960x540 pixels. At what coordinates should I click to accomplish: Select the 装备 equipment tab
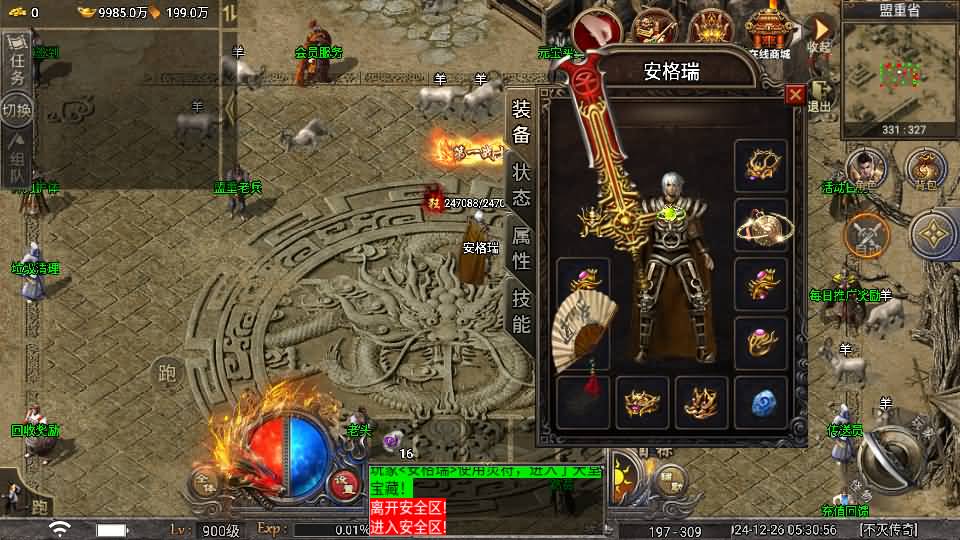click(521, 122)
